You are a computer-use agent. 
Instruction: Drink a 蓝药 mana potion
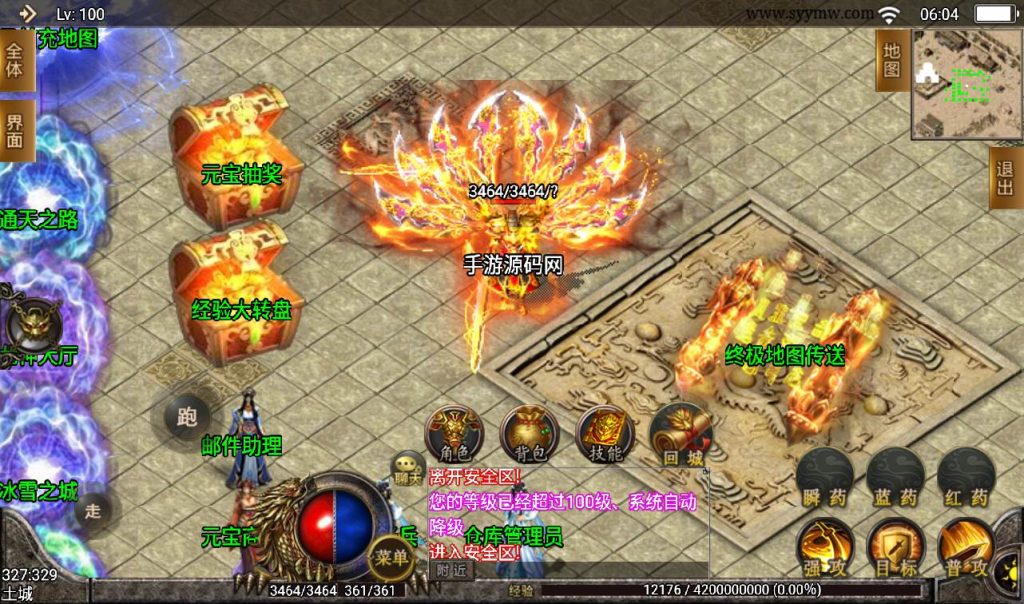coord(894,477)
